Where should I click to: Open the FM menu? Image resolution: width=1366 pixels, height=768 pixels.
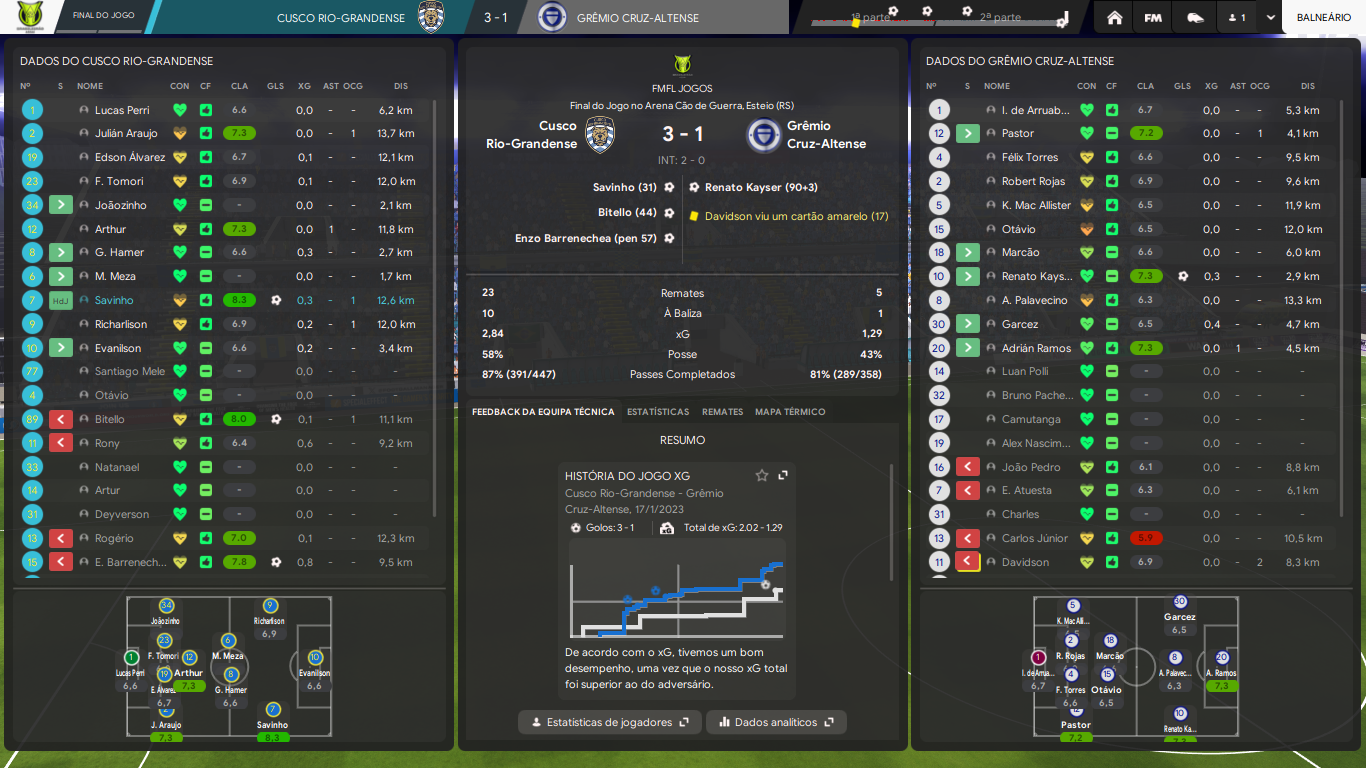pyautogui.click(x=1153, y=17)
